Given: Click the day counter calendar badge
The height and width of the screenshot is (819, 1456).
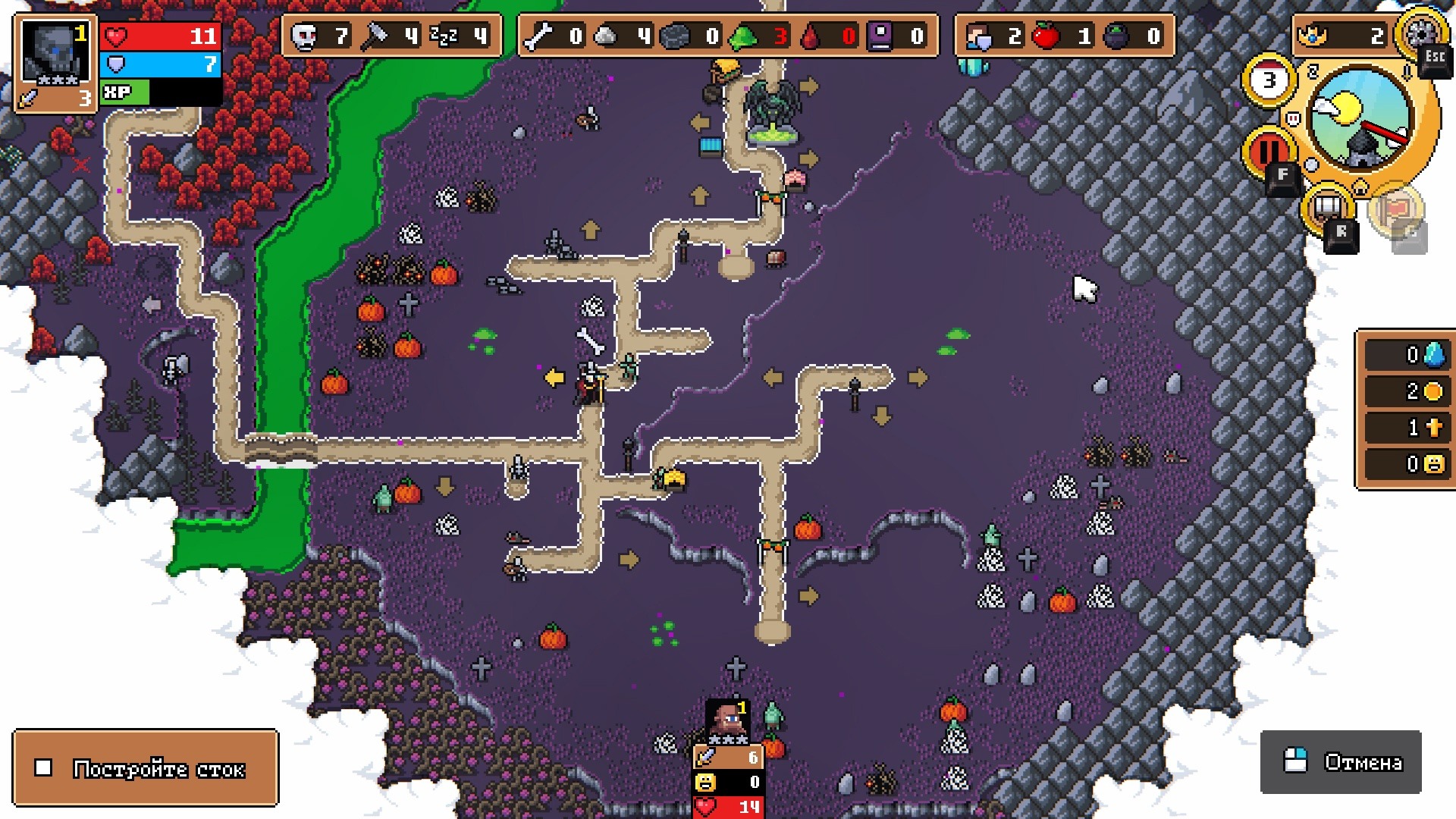Looking at the screenshot, I should 1269,80.
